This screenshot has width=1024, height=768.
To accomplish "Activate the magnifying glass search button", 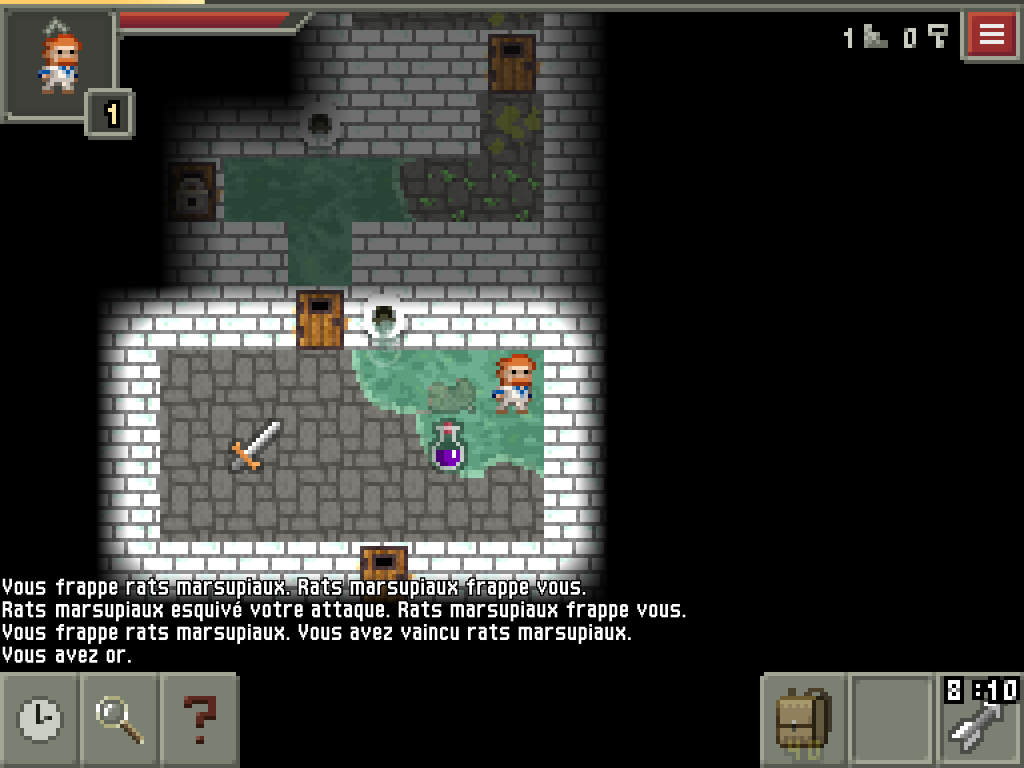I will point(120,718).
